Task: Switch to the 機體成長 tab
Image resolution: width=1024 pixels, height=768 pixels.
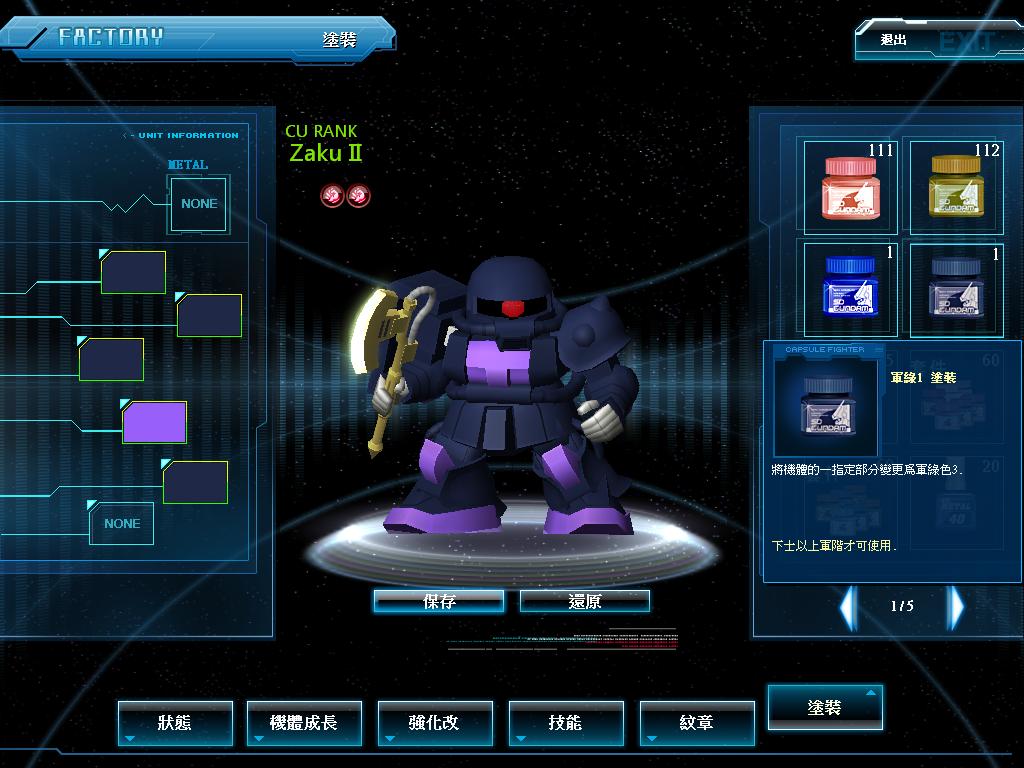Action: 304,722
